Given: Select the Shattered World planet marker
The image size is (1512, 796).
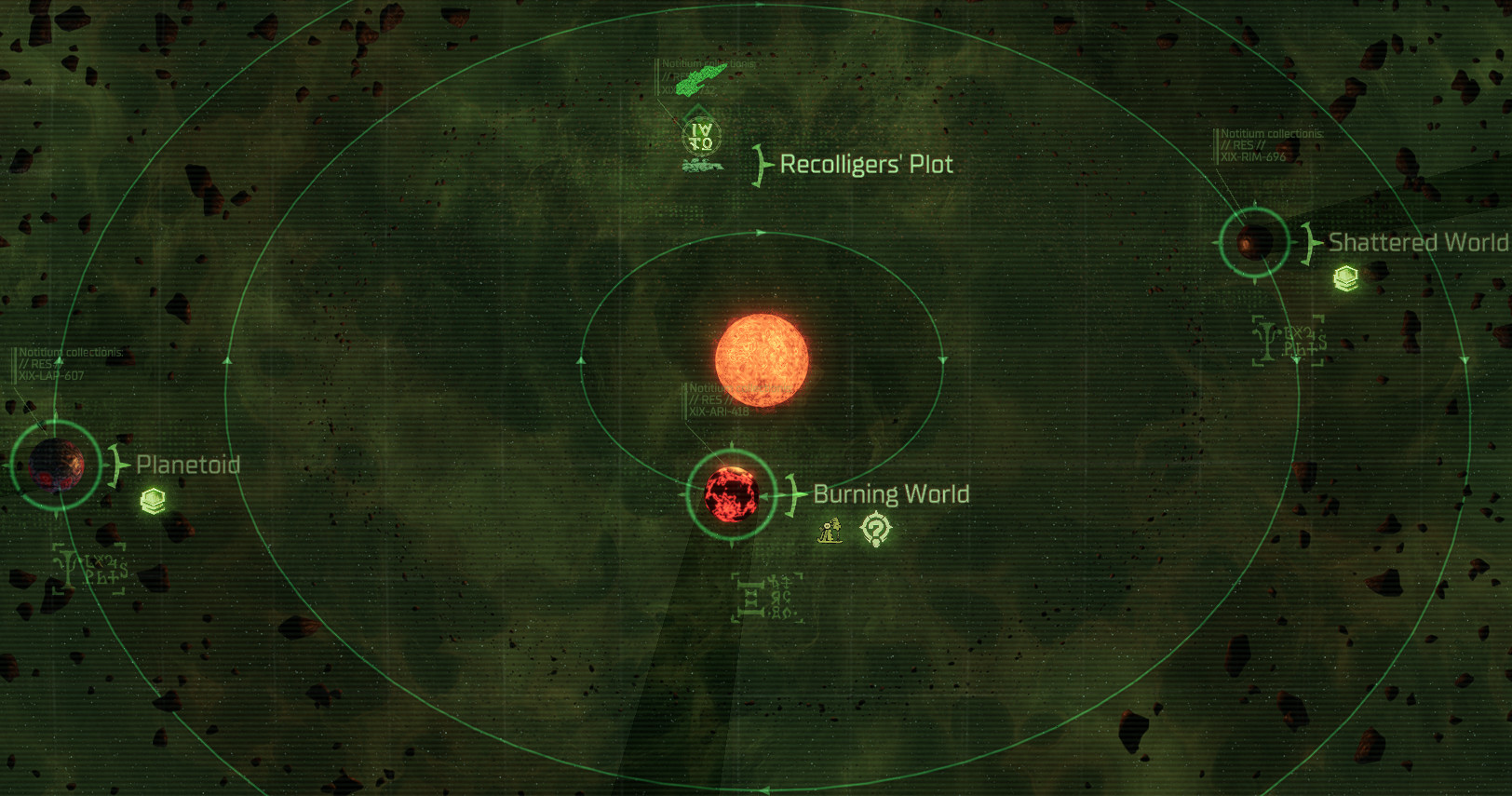Looking at the screenshot, I should pyautogui.click(x=1254, y=242).
